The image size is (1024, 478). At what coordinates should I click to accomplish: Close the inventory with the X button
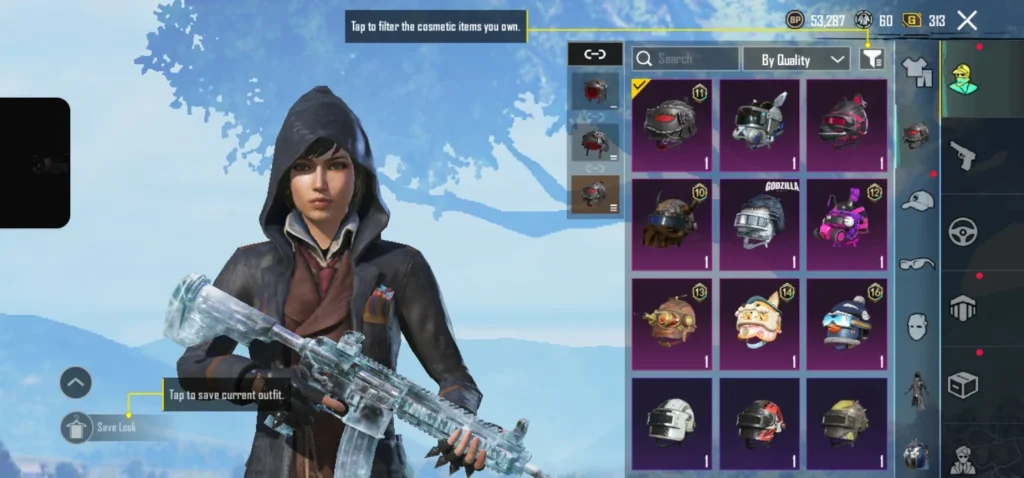pyautogui.click(x=967, y=20)
